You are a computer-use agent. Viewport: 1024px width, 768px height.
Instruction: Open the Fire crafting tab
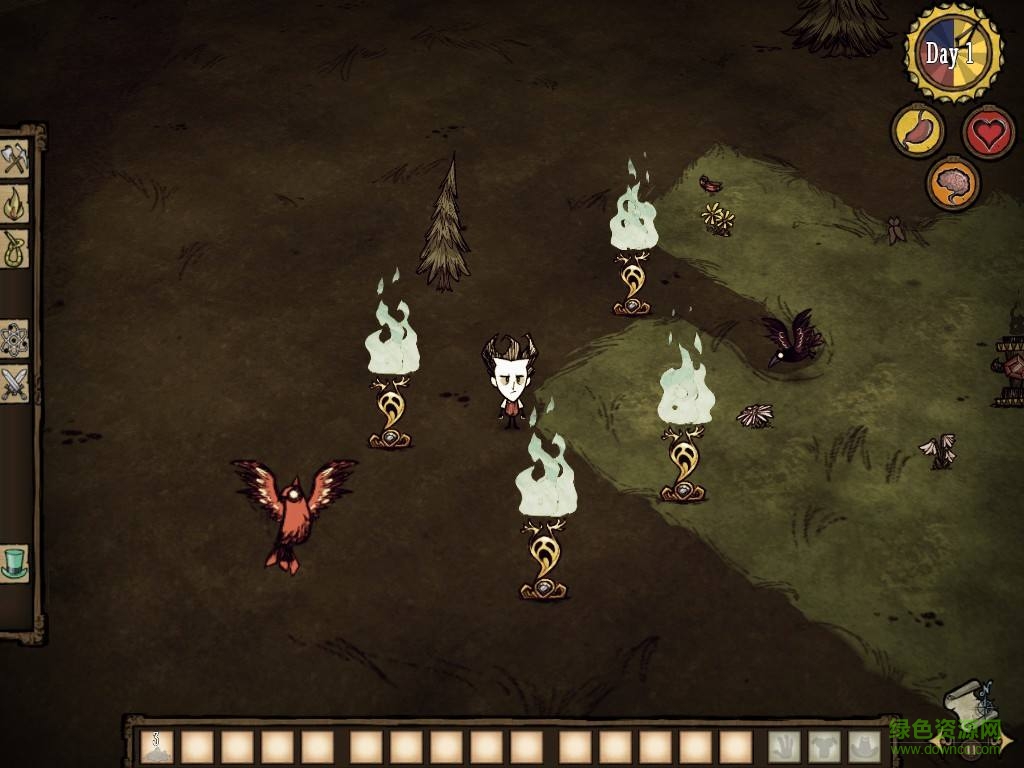(15, 204)
